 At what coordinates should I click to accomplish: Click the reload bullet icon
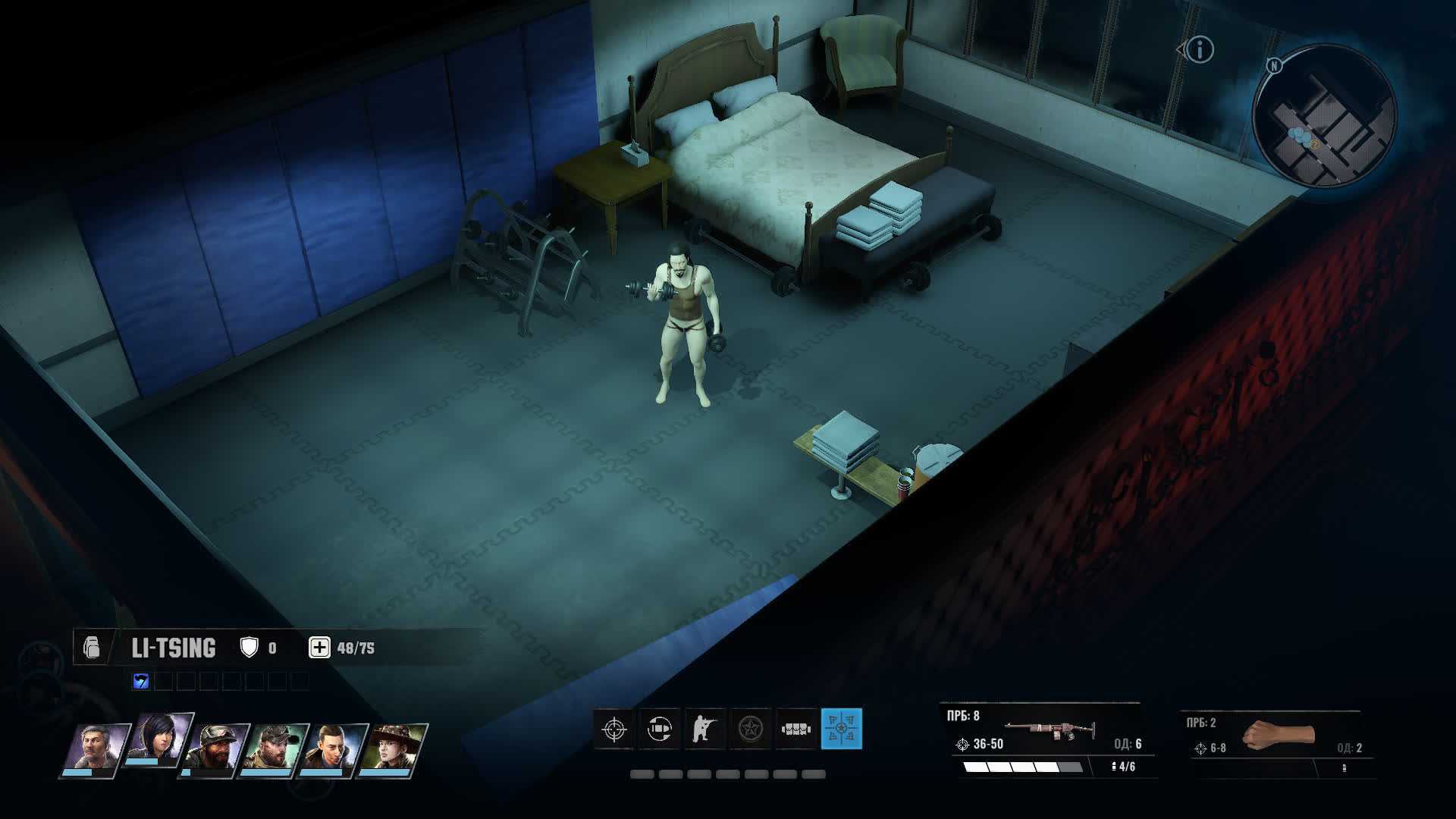coord(660,729)
